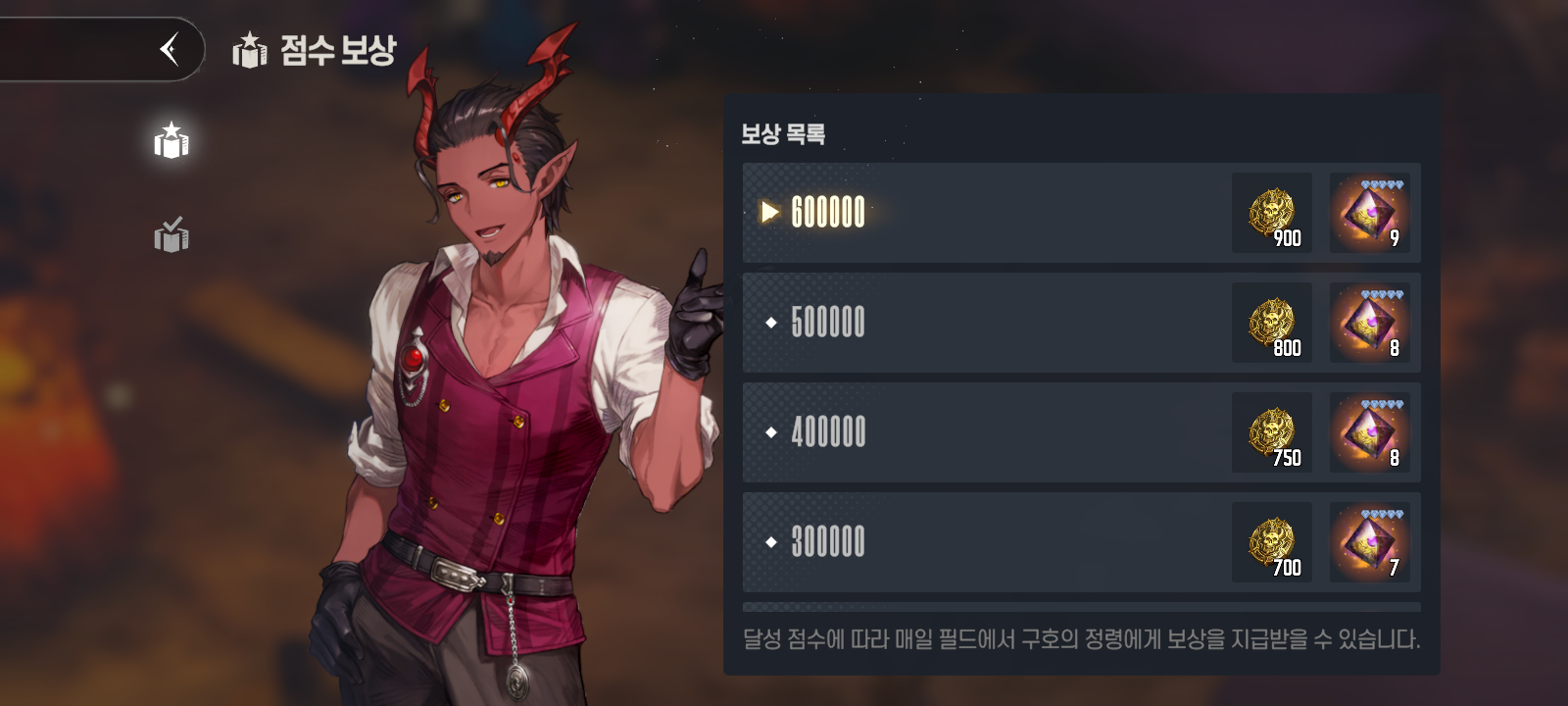Go back using the arrow button

pyautogui.click(x=170, y=49)
